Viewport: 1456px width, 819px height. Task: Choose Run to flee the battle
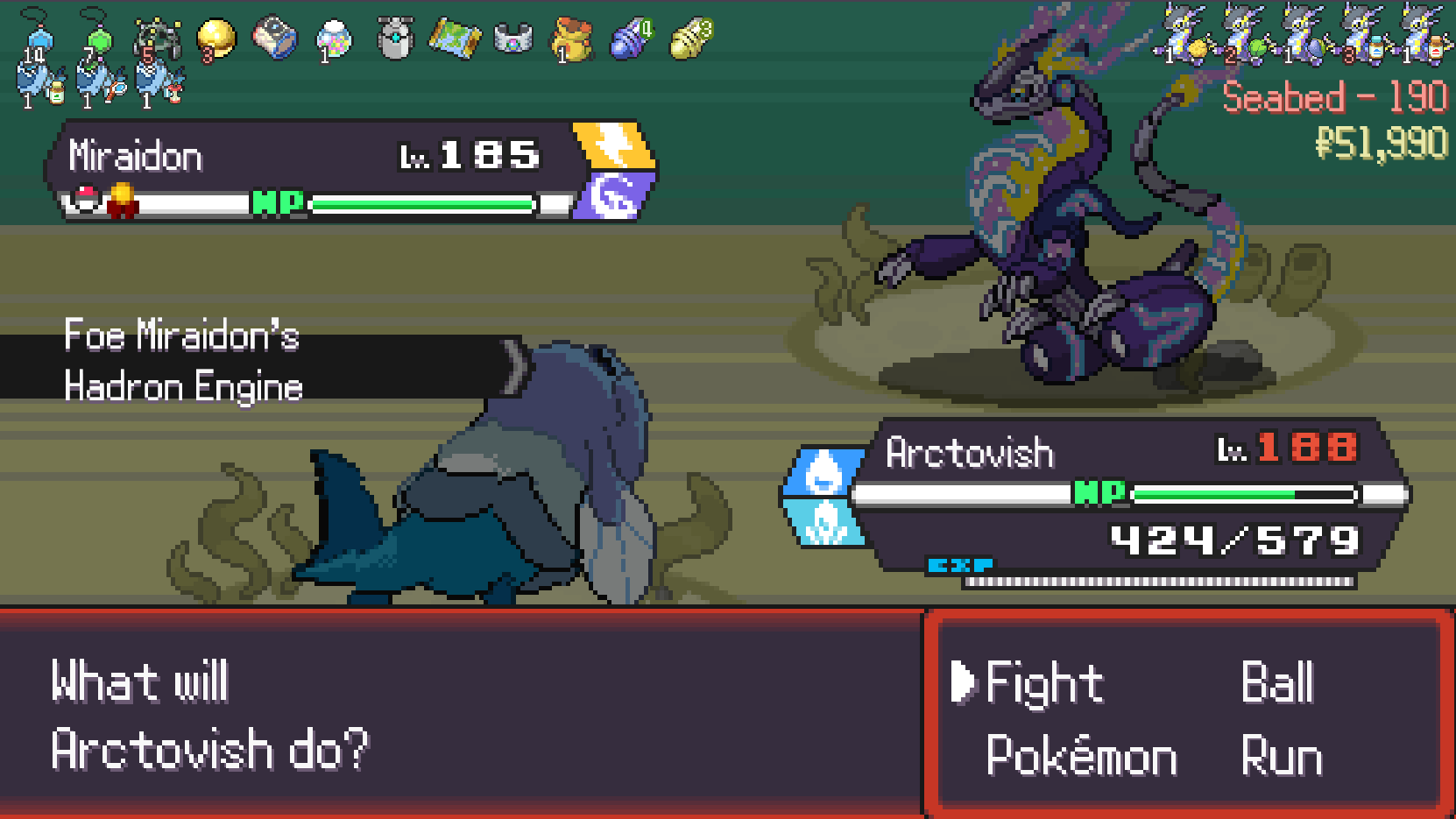coord(1281,756)
